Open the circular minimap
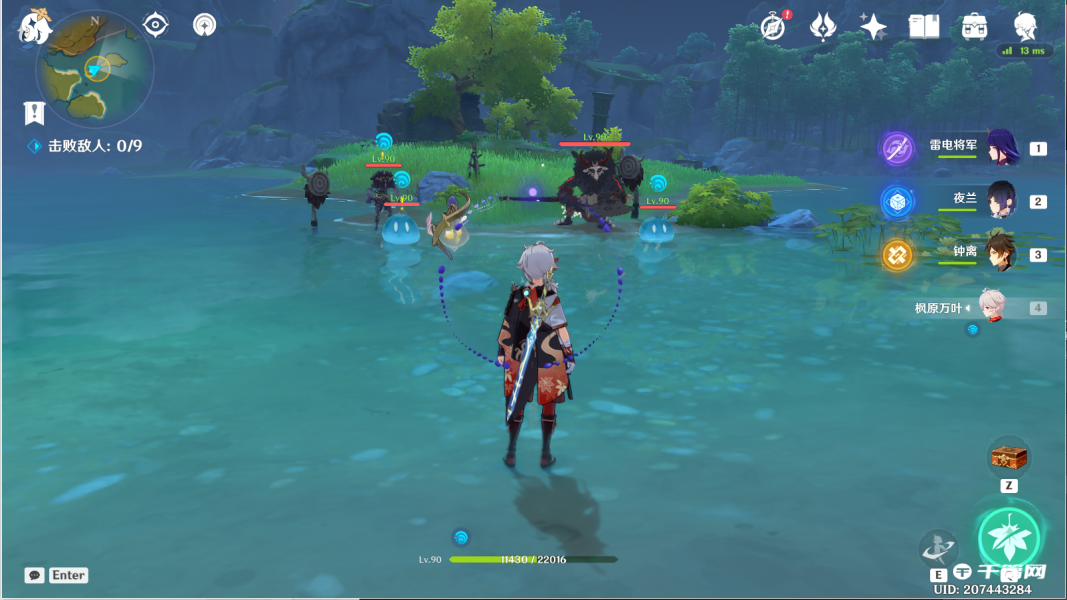This screenshot has height=600, width=1067. pos(94,68)
